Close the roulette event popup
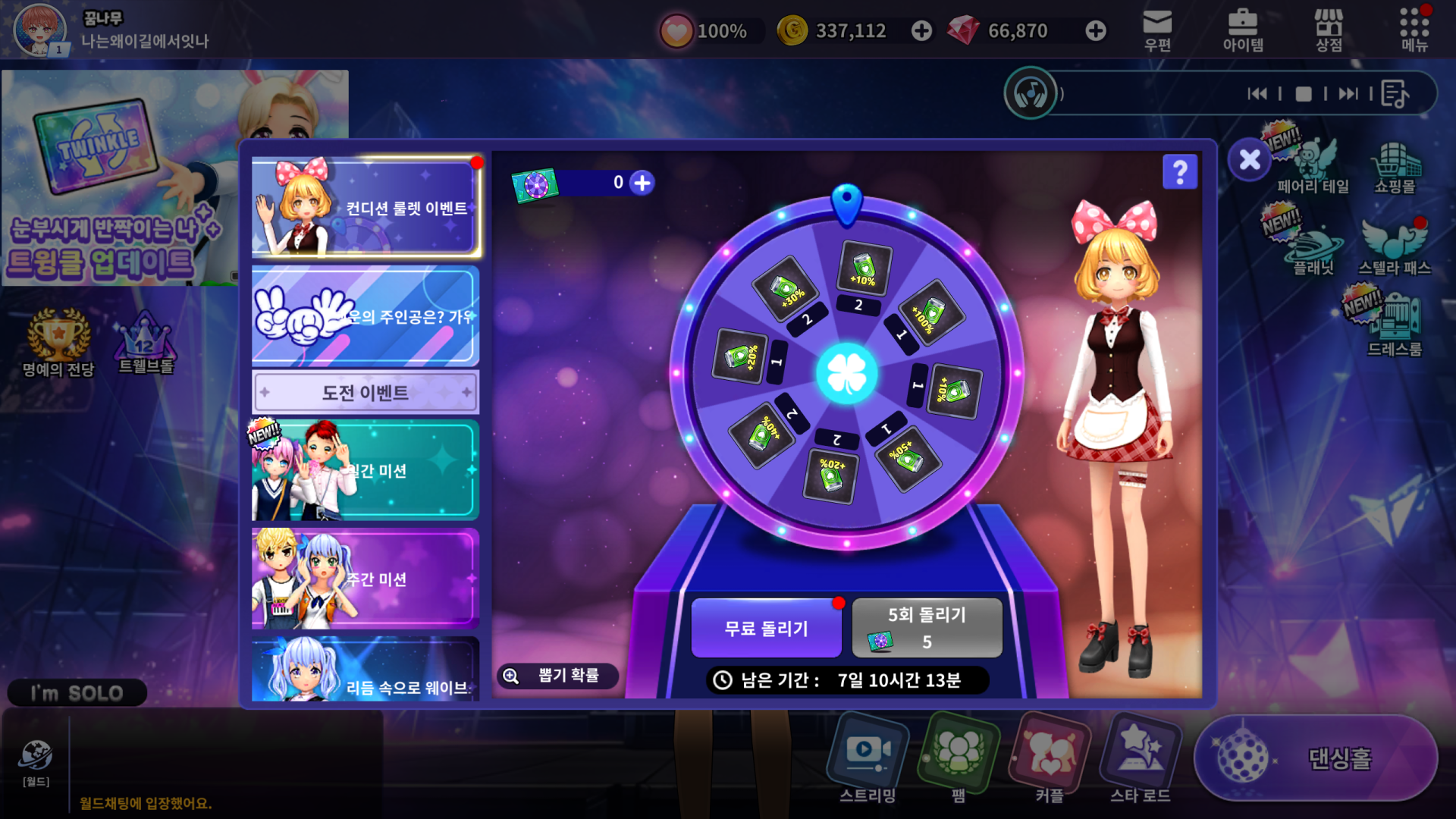 pyautogui.click(x=1249, y=160)
